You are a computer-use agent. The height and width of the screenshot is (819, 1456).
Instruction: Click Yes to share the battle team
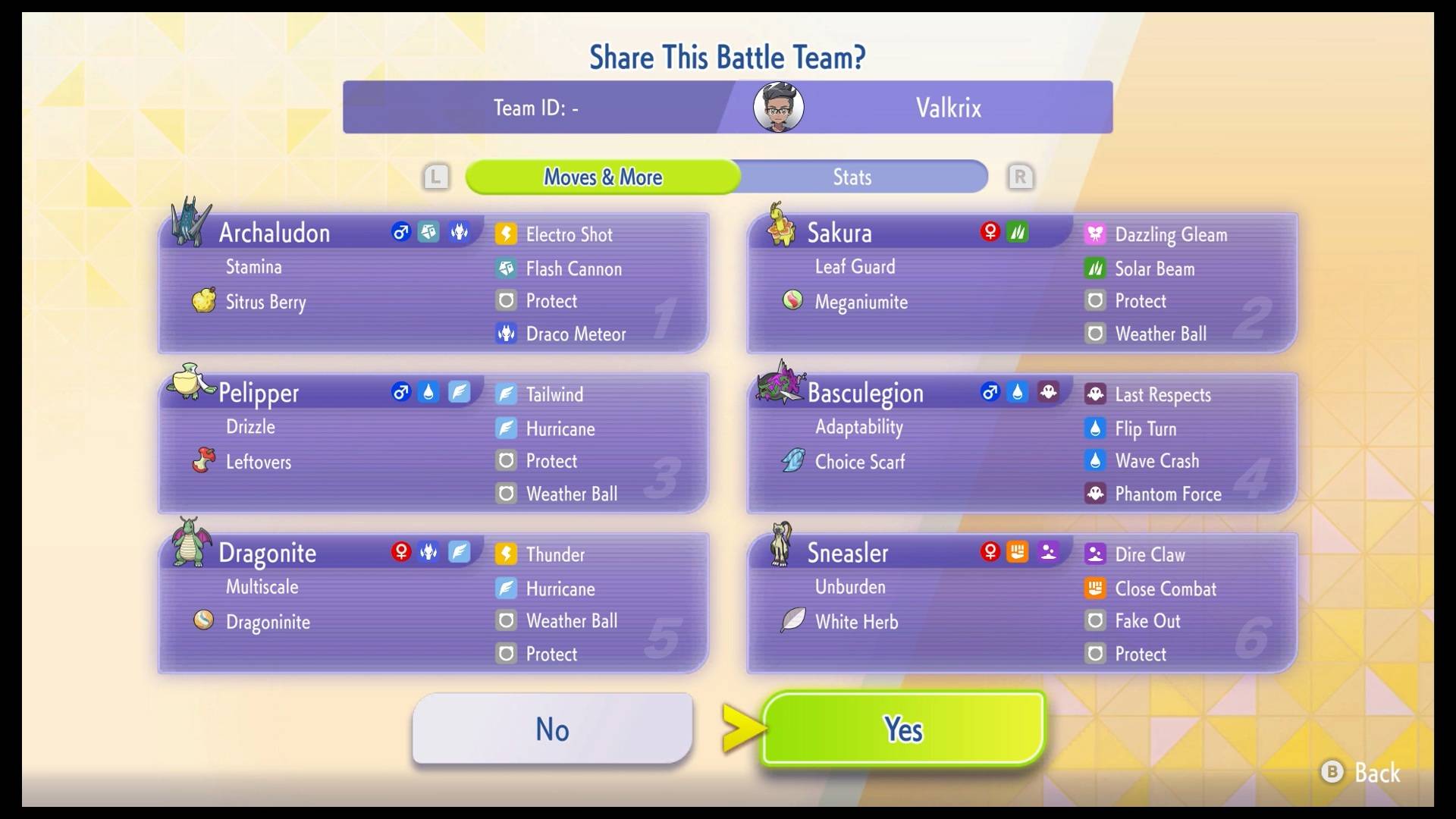coord(902,729)
